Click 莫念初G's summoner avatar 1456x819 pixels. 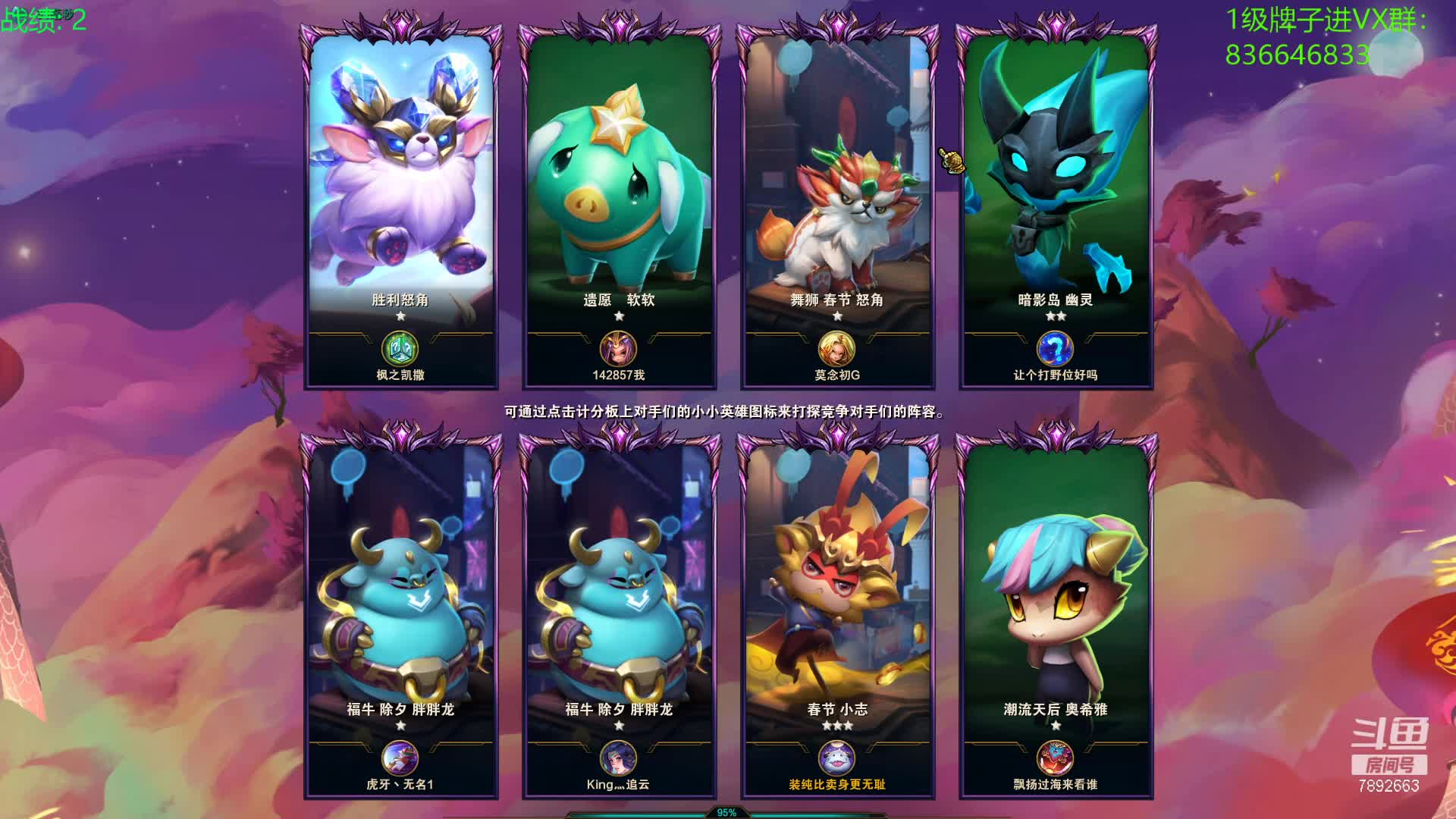pos(837,350)
